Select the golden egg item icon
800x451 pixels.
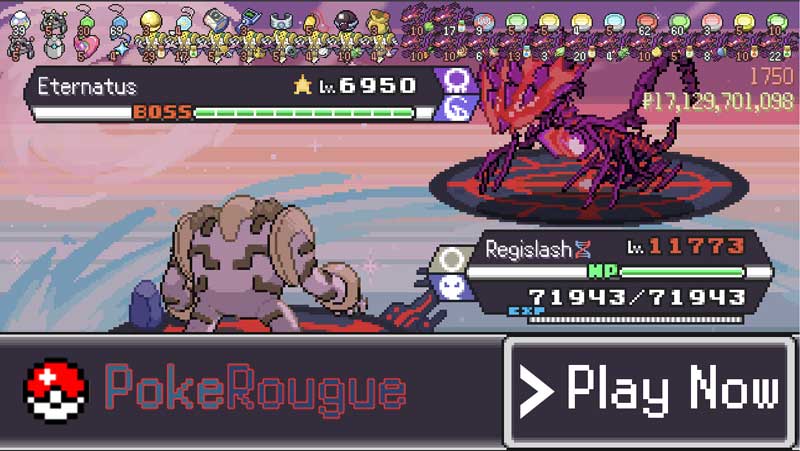pyautogui.click(x=150, y=22)
